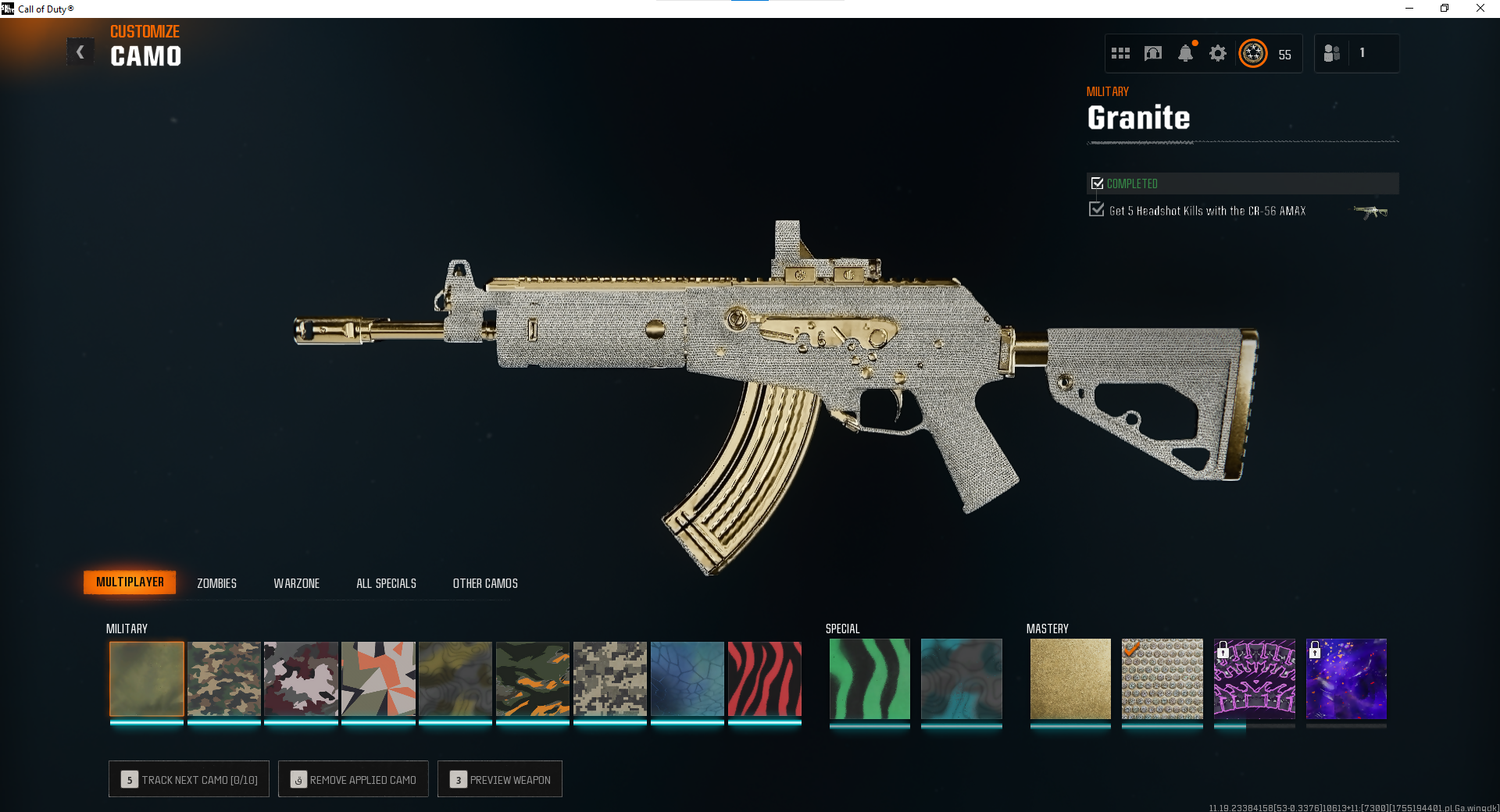Image resolution: width=1500 pixels, height=812 pixels.
Task: Click Track Next Camo button
Action: [189, 779]
